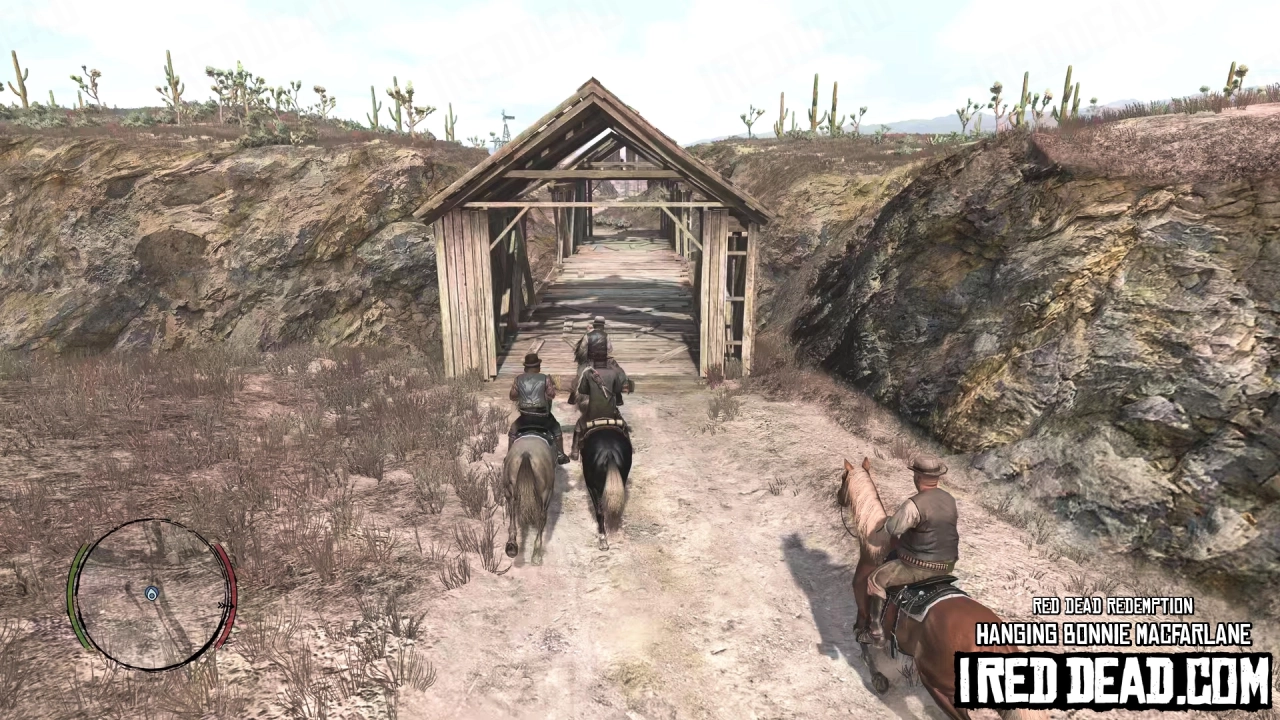1280x720 pixels.
Task: Click the RED DEAD REDEMPTION label above the title
Action: pos(1113,607)
